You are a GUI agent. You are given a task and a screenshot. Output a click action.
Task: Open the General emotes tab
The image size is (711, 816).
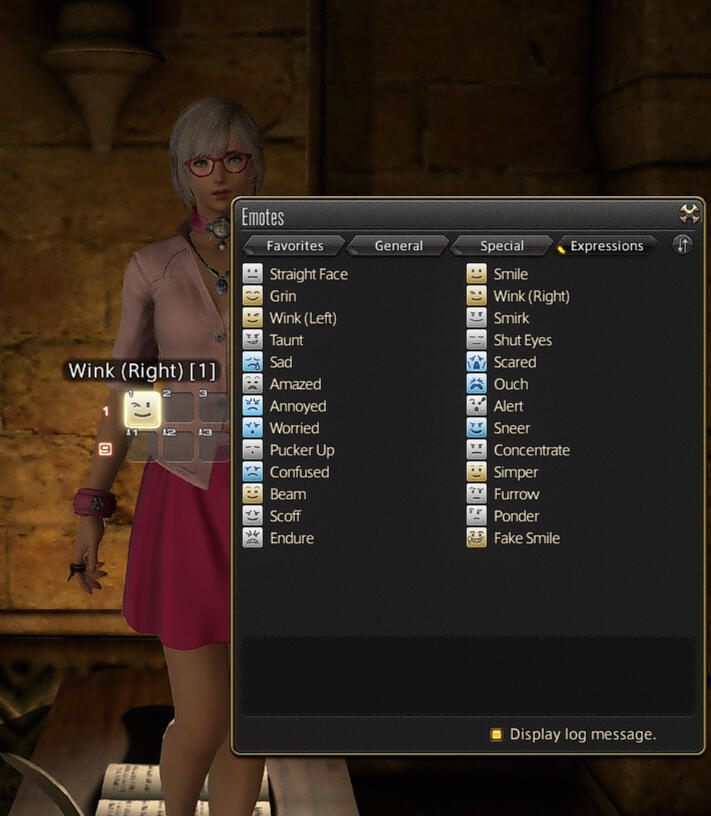398,246
